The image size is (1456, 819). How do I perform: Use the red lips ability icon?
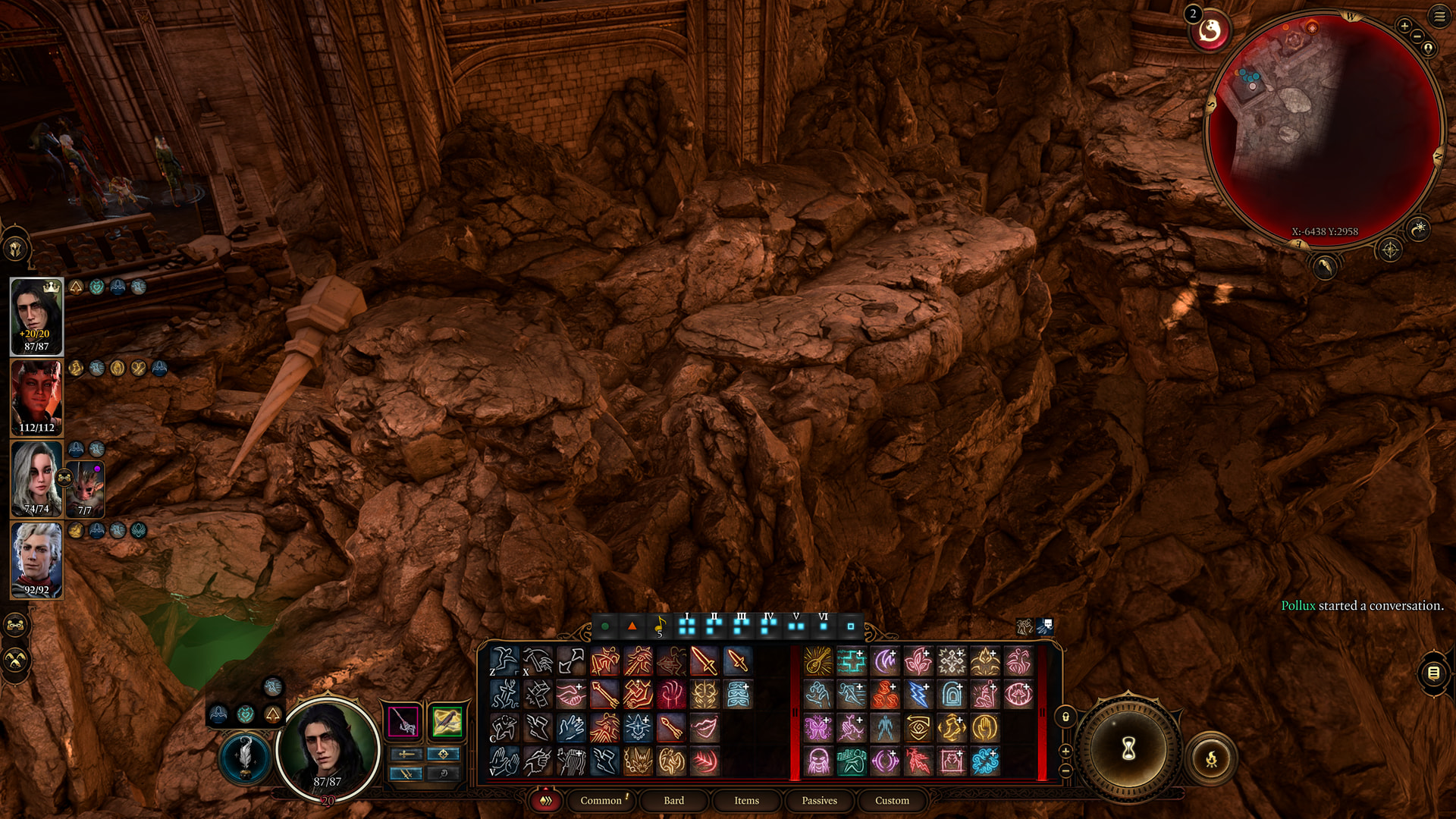pyautogui.click(x=704, y=728)
